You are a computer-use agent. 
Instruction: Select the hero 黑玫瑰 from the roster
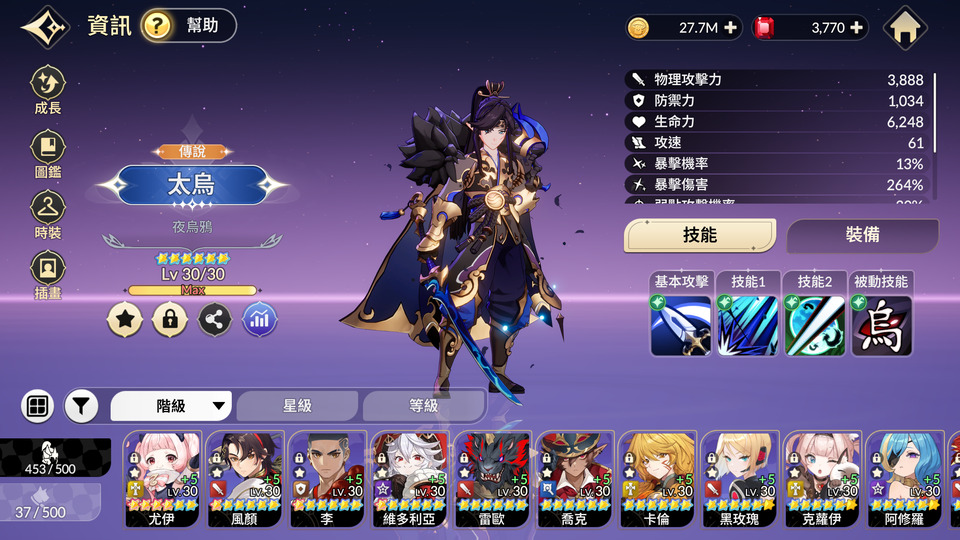pyautogui.click(x=739, y=478)
